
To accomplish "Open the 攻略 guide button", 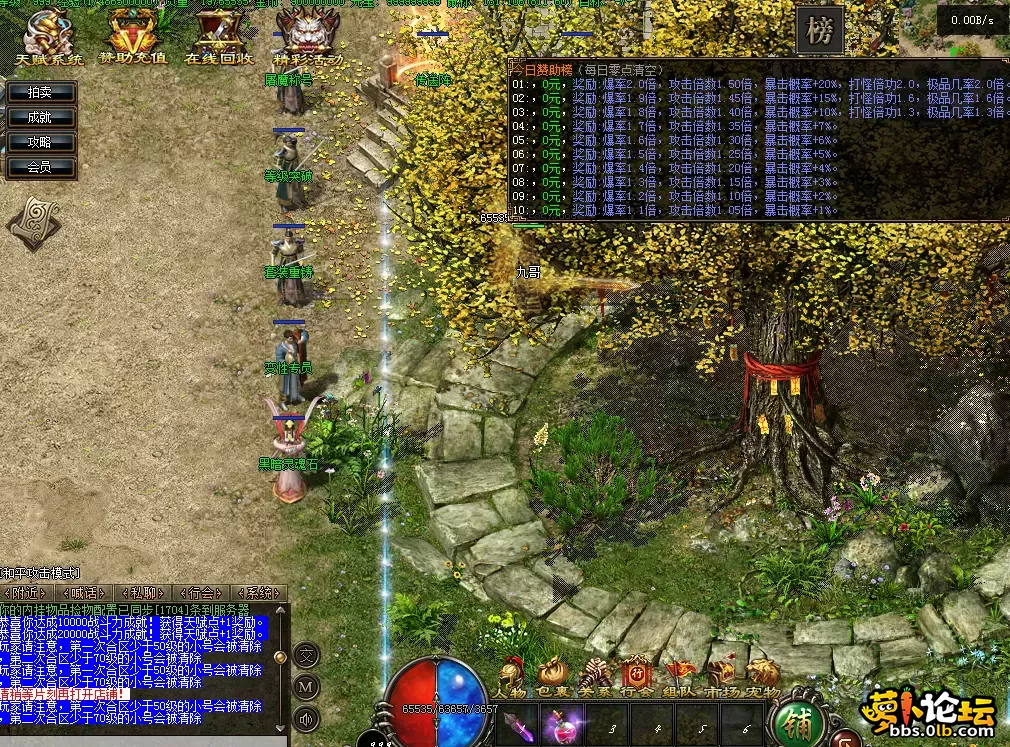I will click(x=40, y=142).
